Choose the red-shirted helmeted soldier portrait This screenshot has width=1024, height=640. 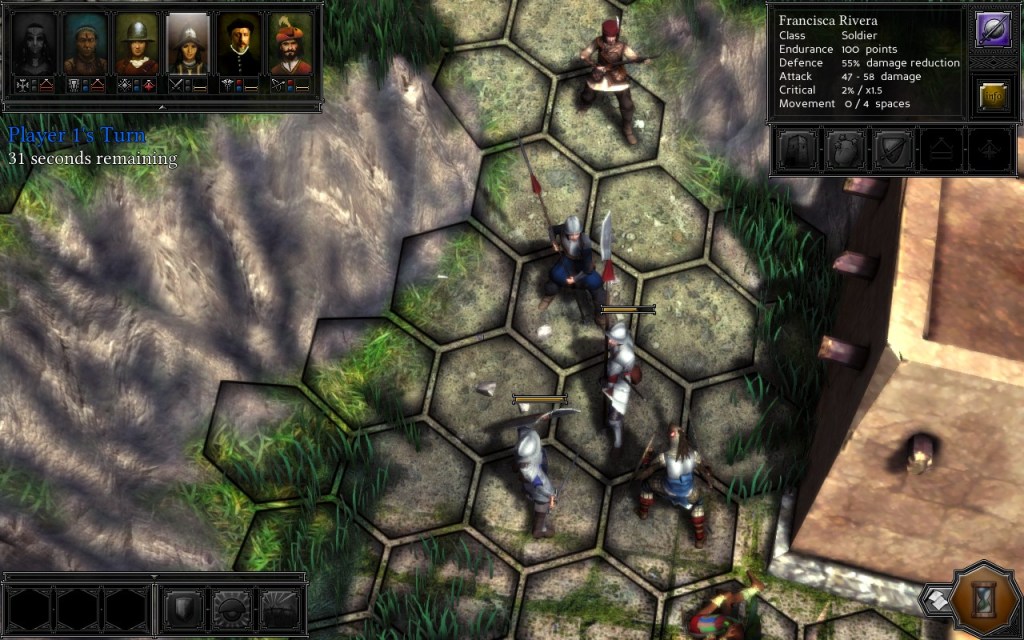pyautogui.click(x=137, y=44)
